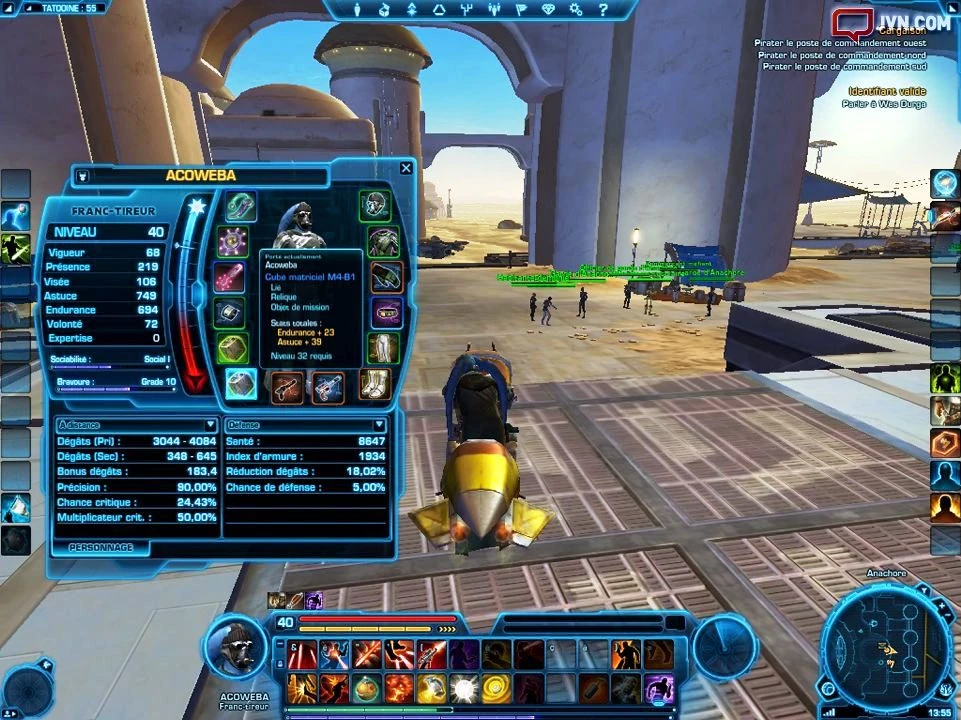This screenshot has width=961, height=720.
Task: Select the equipped white leggings slot
Action: coord(384,348)
